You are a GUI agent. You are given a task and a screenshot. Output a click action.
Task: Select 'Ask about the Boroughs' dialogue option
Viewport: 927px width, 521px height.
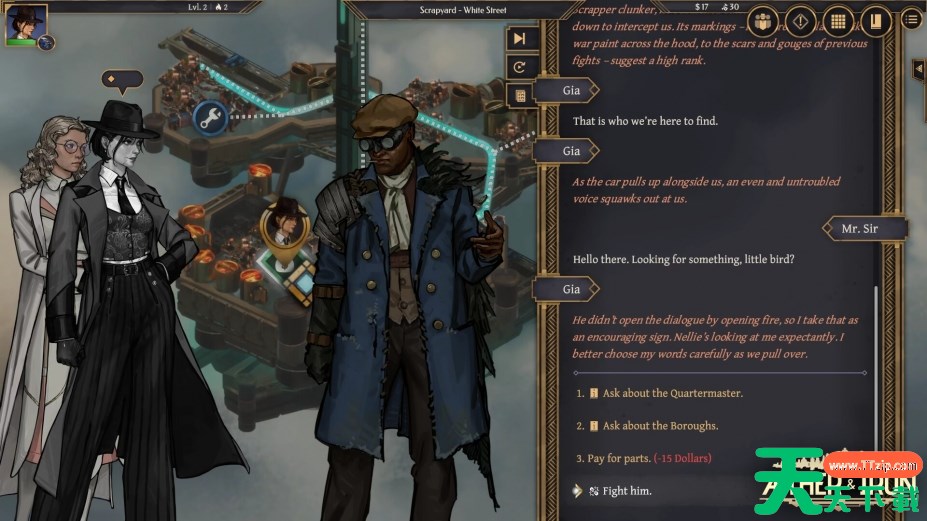[x=660, y=425]
